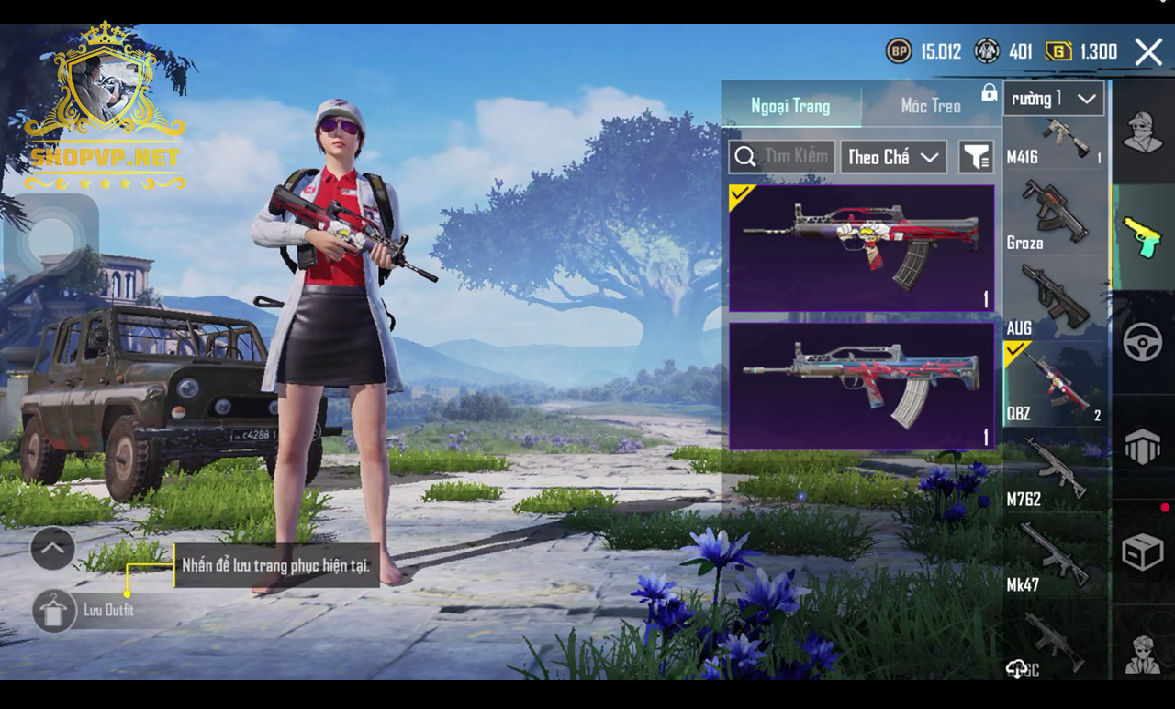
Task: Pick Groza from the weapon list
Action: 1055,217
